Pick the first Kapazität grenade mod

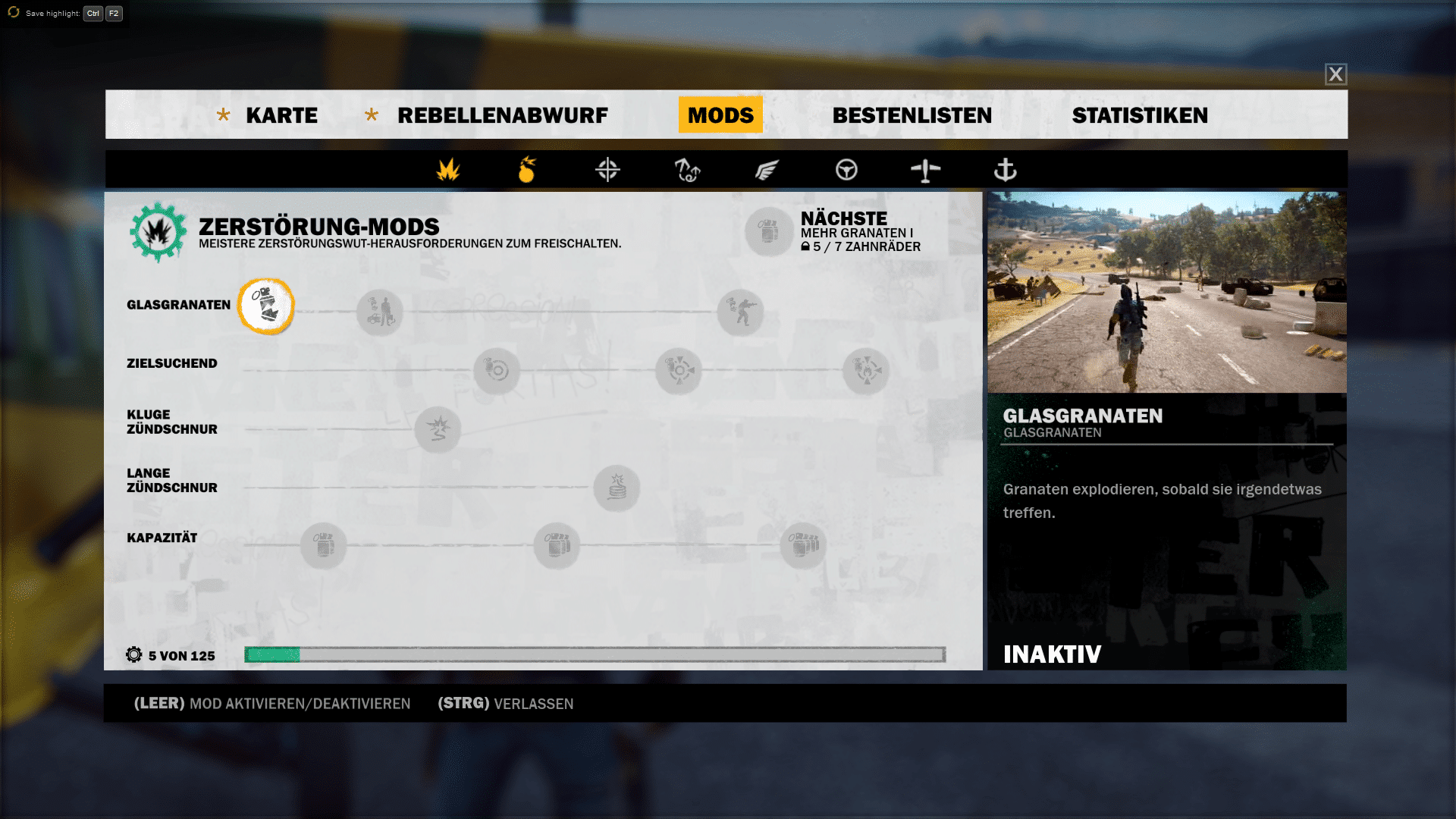pyautogui.click(x=324, y=545)
